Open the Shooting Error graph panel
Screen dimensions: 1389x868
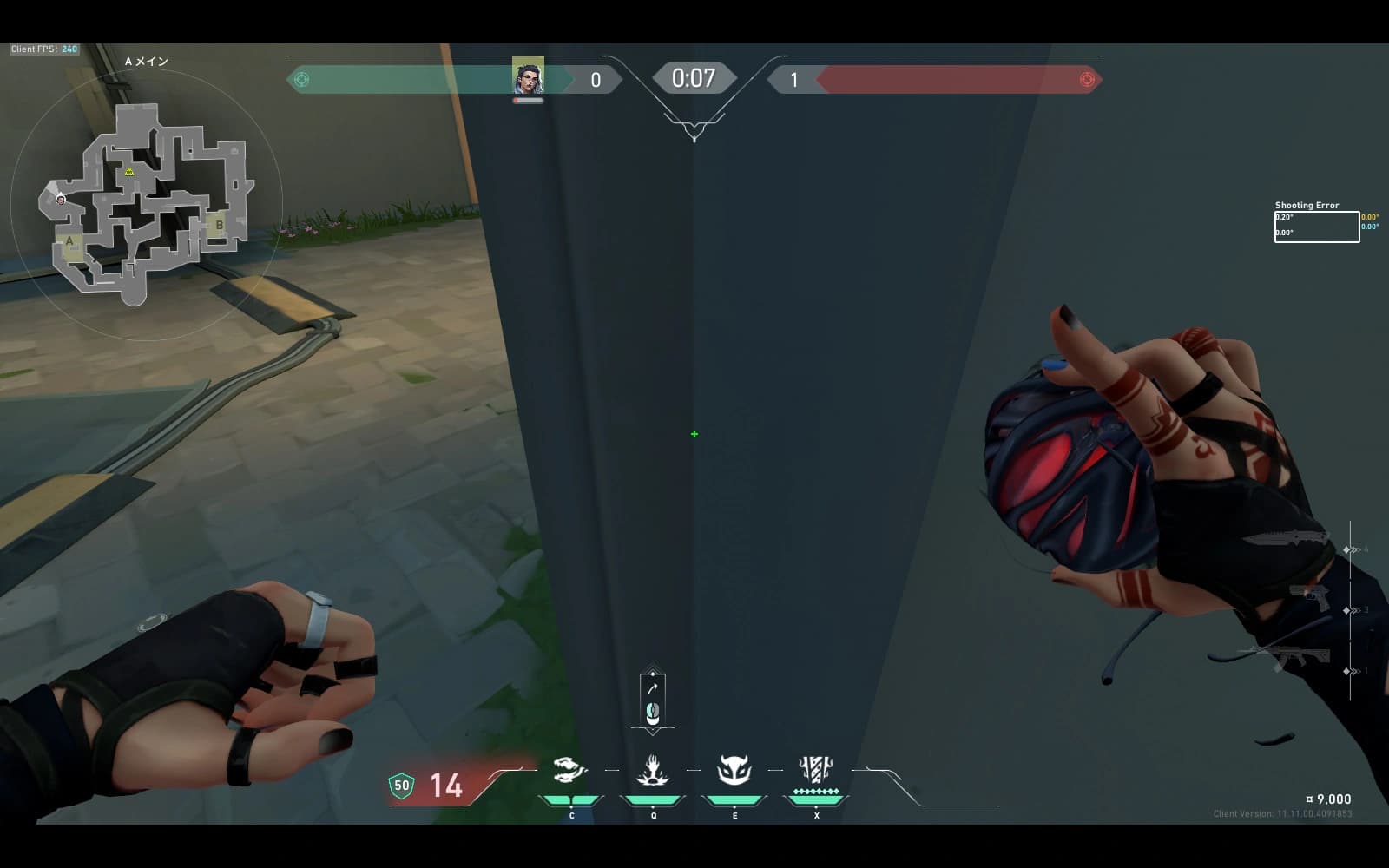(x=1316, y=227)
